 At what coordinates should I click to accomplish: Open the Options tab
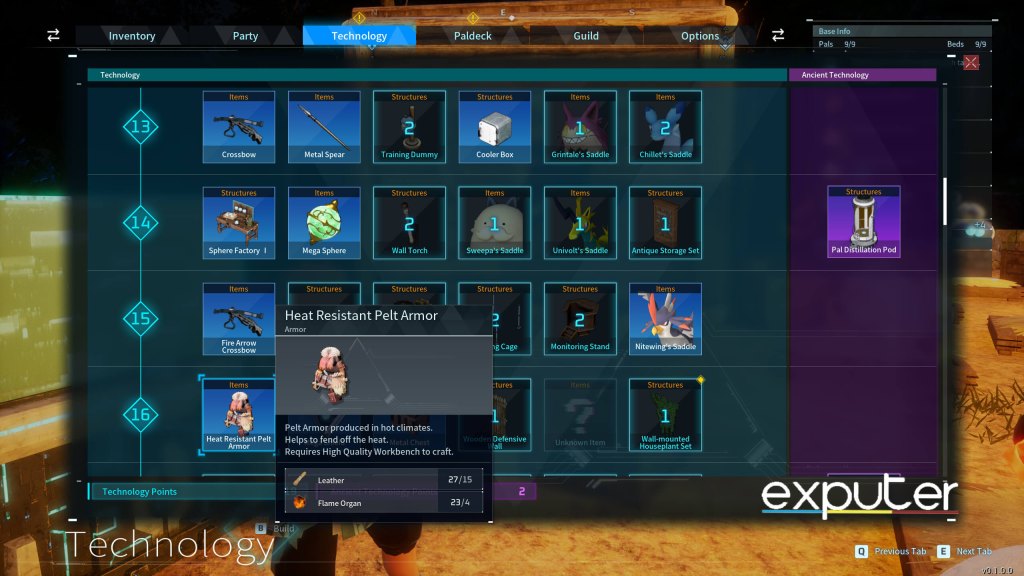[700, 36]
